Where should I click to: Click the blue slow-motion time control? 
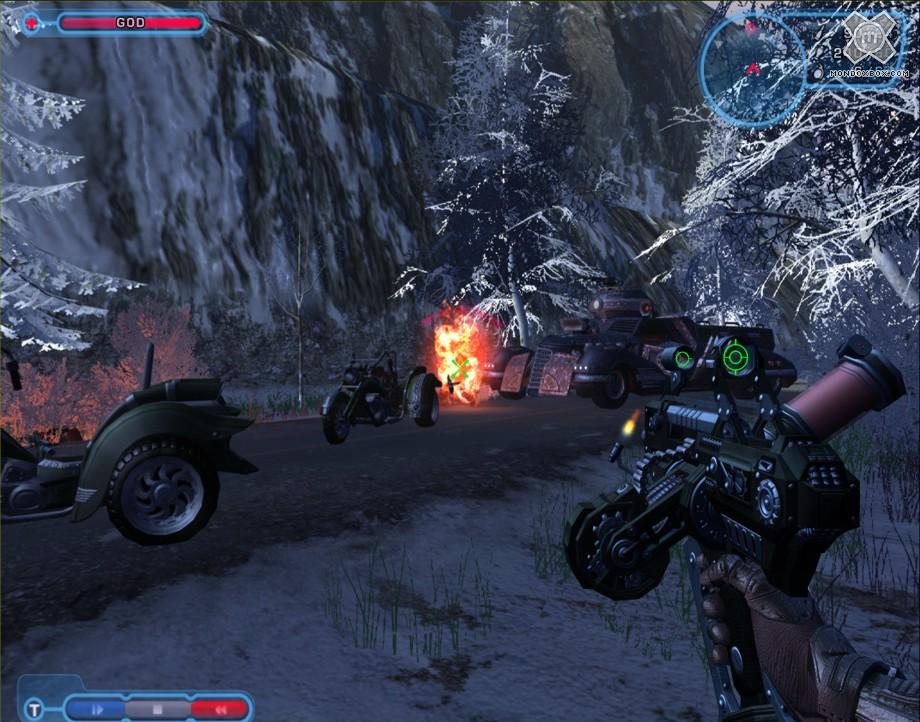98,709
